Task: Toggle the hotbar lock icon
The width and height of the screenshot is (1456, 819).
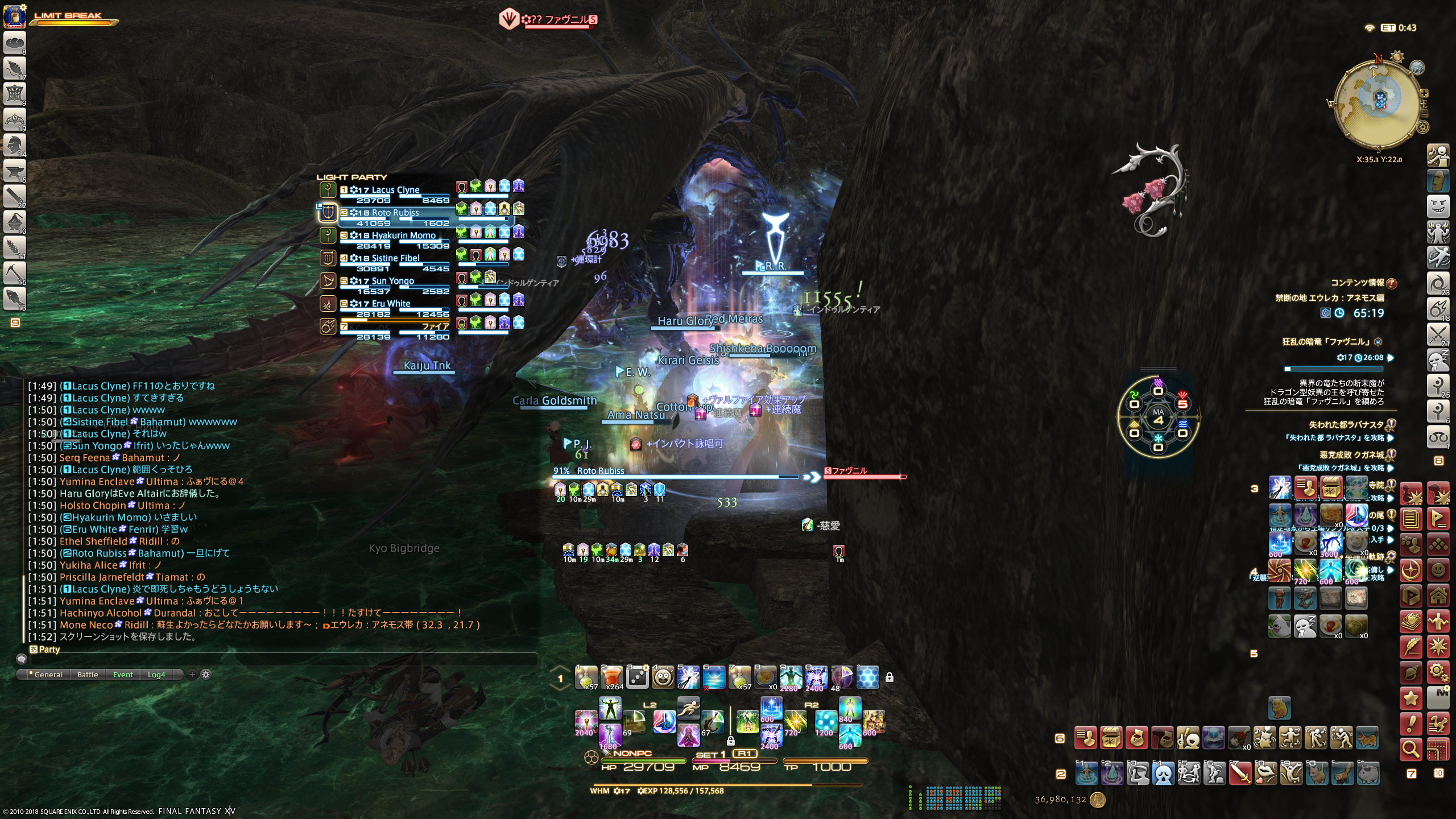Action: tap(890, 677)
